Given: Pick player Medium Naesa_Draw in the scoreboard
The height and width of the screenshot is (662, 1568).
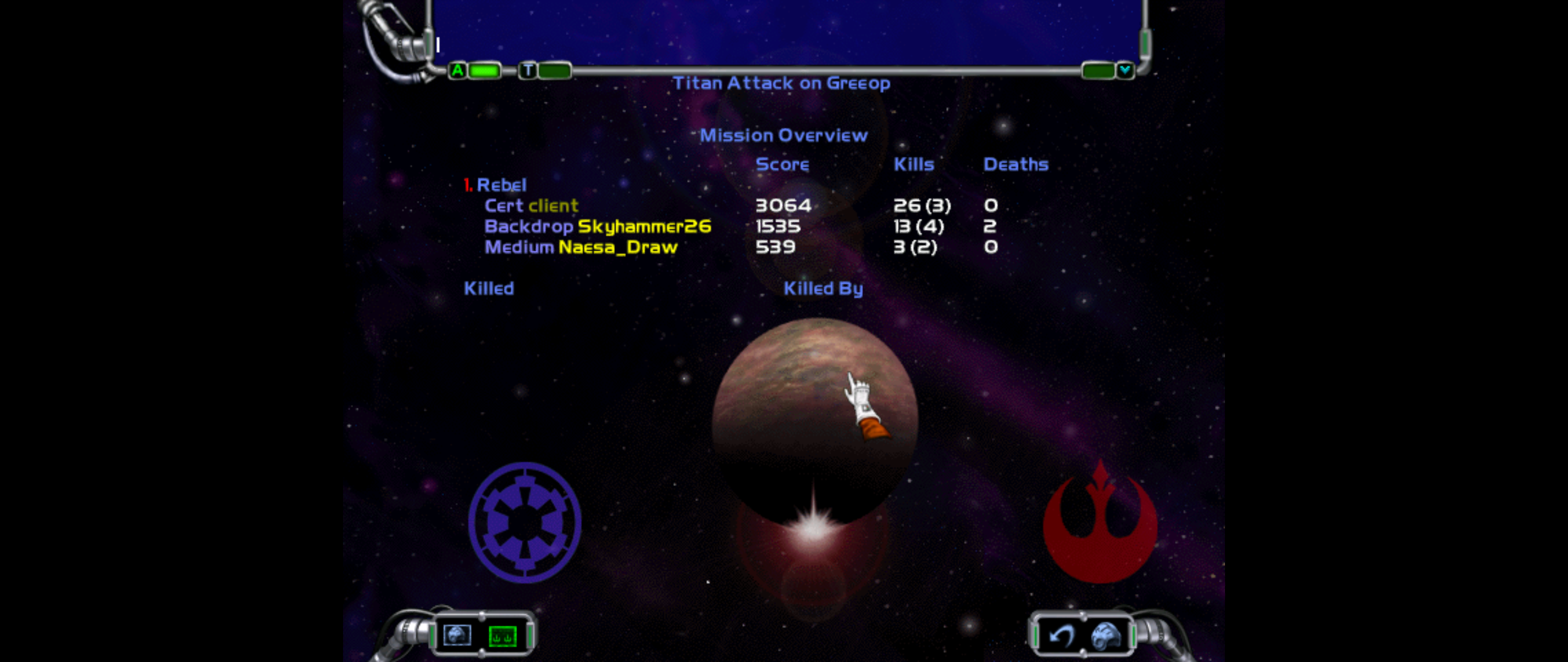Looking at the screenshot, I should click(581, 248).
